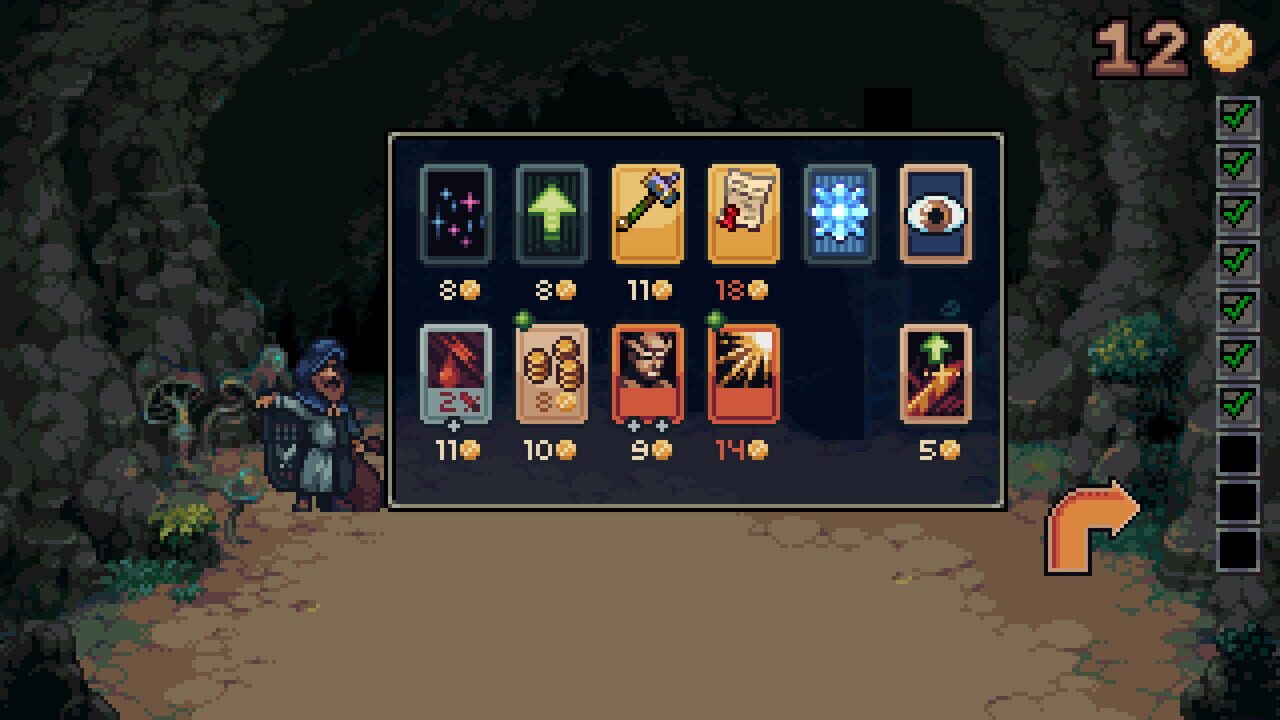
Task: Purchase the hammer card costing 11 coins
Action: coord(648,214)
